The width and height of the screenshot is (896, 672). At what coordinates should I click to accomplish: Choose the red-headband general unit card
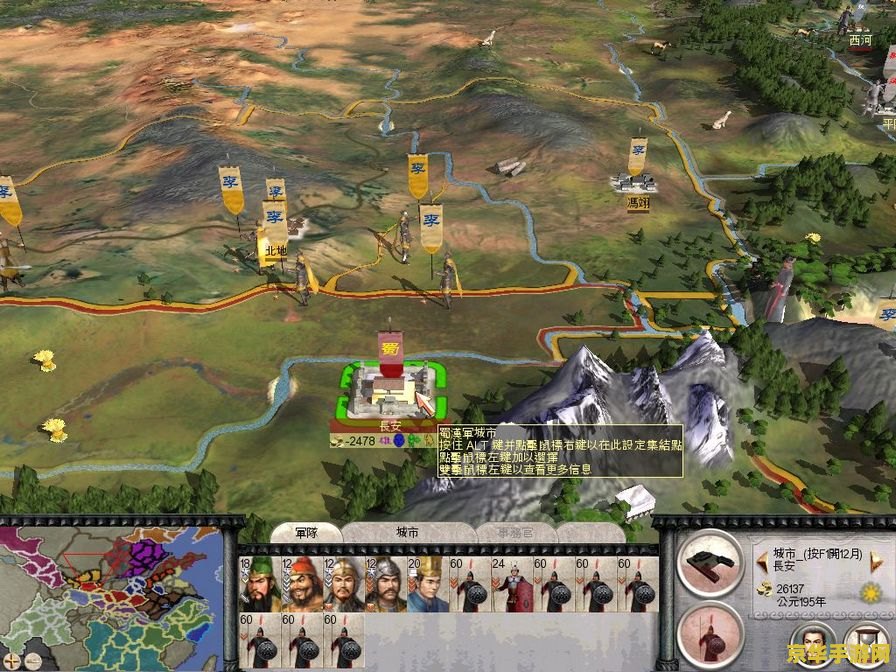[302, 584]
